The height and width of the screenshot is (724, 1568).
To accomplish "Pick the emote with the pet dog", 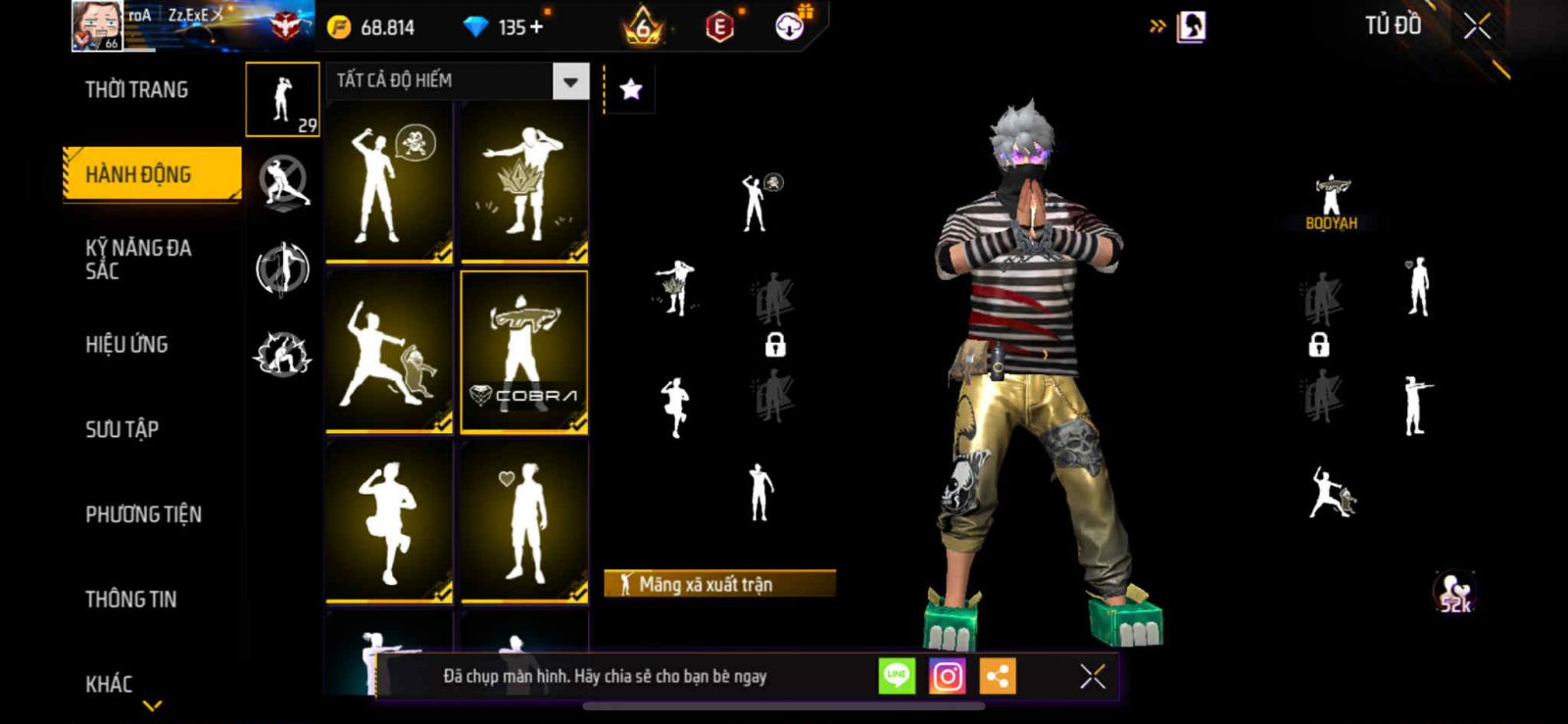I will pyautogui.click(x=389, y=352).
